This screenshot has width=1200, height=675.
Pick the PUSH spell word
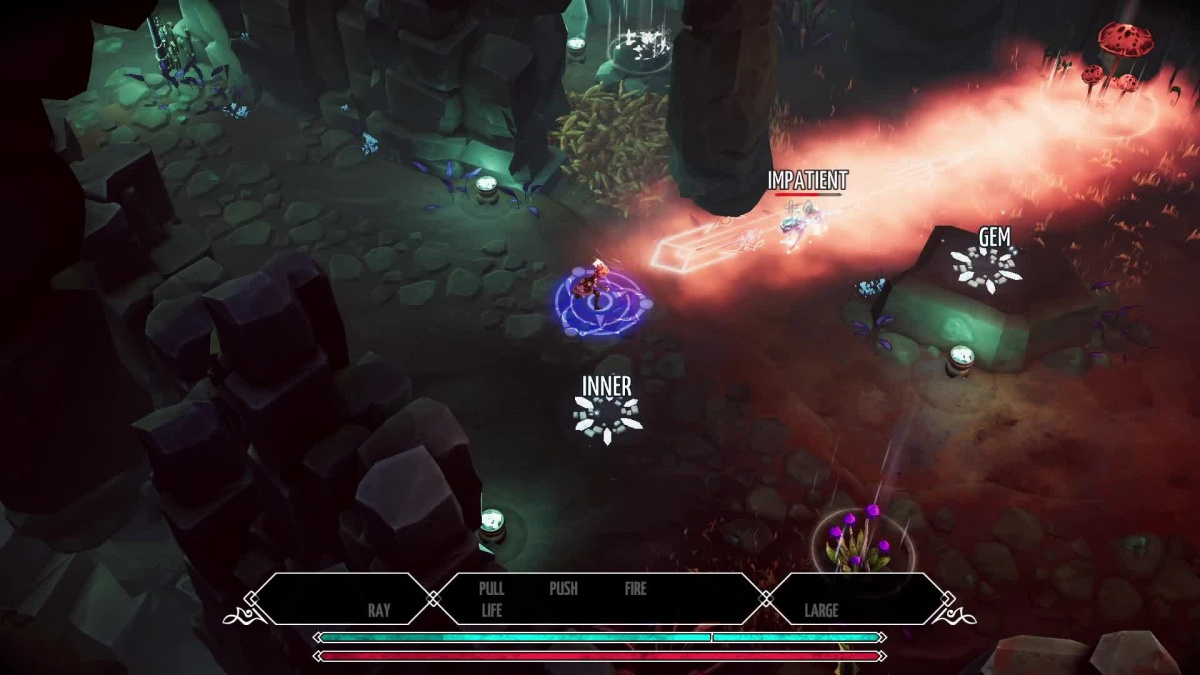tap(563, 589)
